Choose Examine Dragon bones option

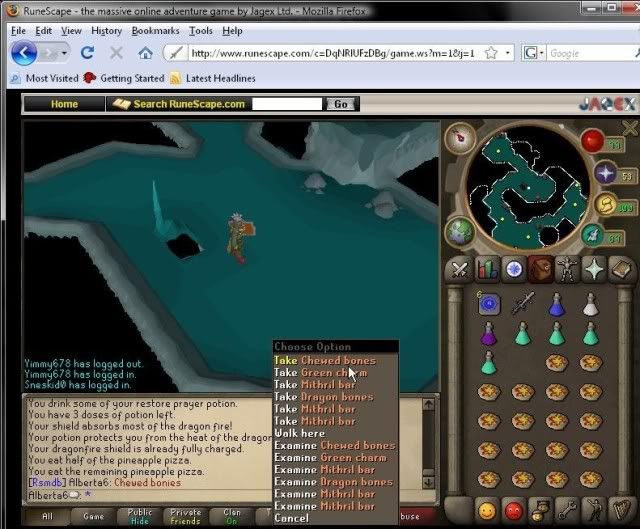[333, 482]
